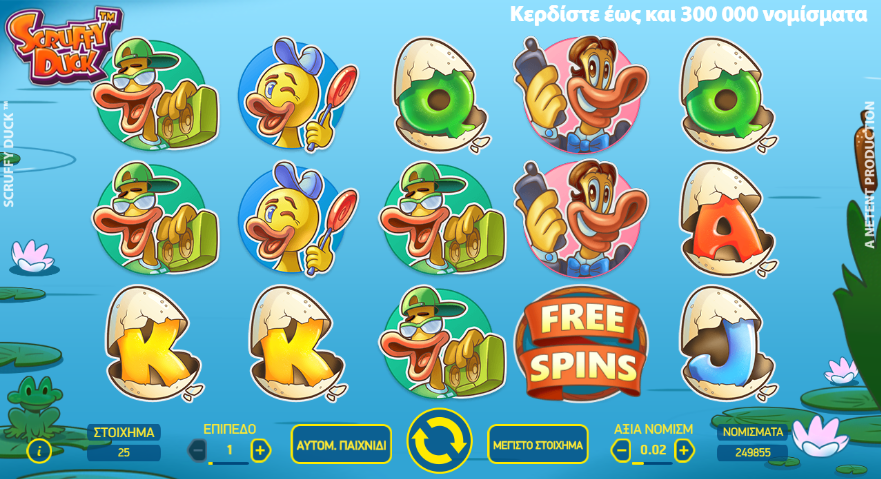This screenshot has height=479, width=881.
Task: Place max bet with ΜΕΓΙΣΤΟ ΣΤΟΙΧΗΜΑ
Action: [538, 445]
